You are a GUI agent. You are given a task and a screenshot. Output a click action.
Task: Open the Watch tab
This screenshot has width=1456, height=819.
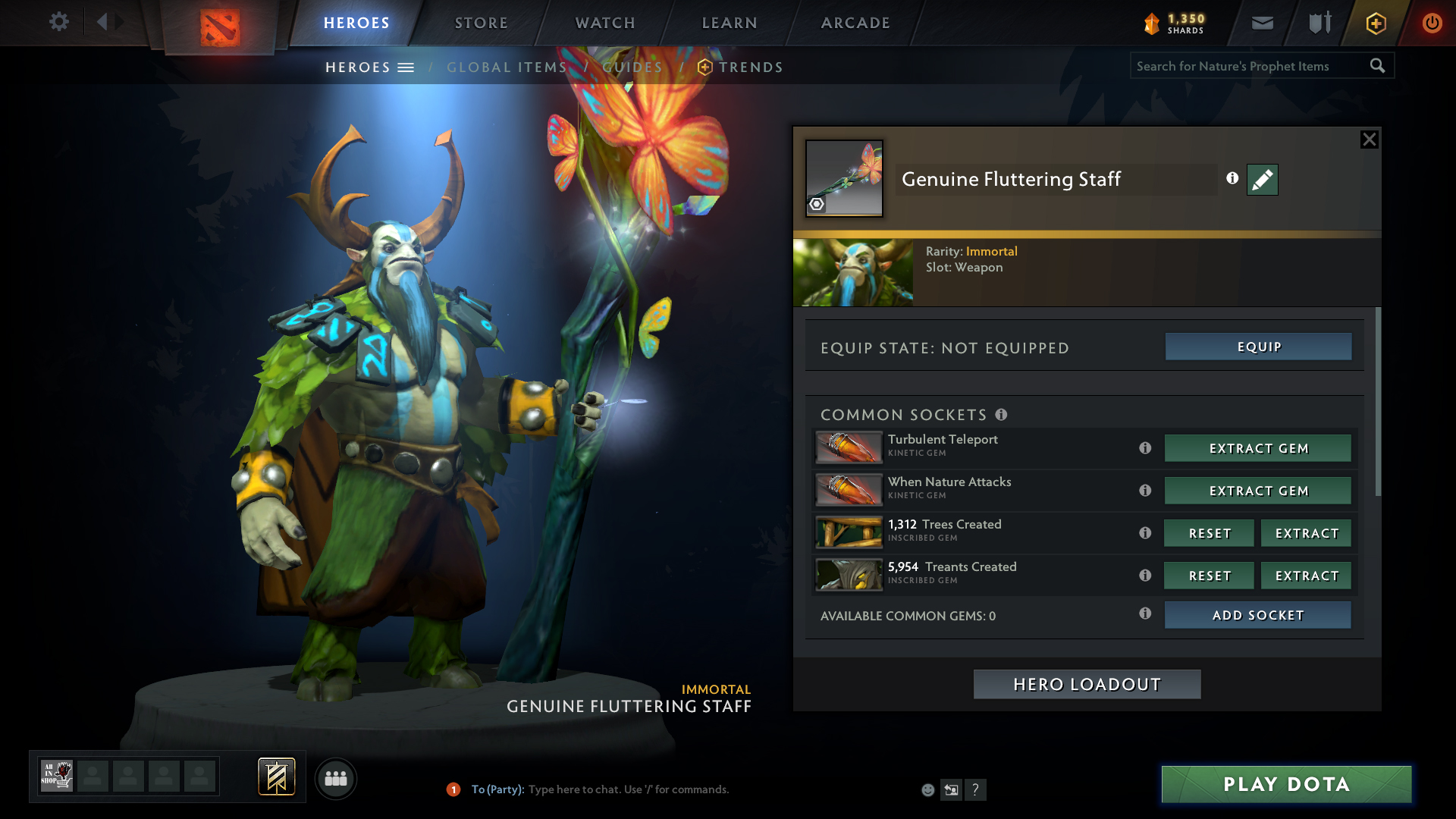(x=604, y=23)
